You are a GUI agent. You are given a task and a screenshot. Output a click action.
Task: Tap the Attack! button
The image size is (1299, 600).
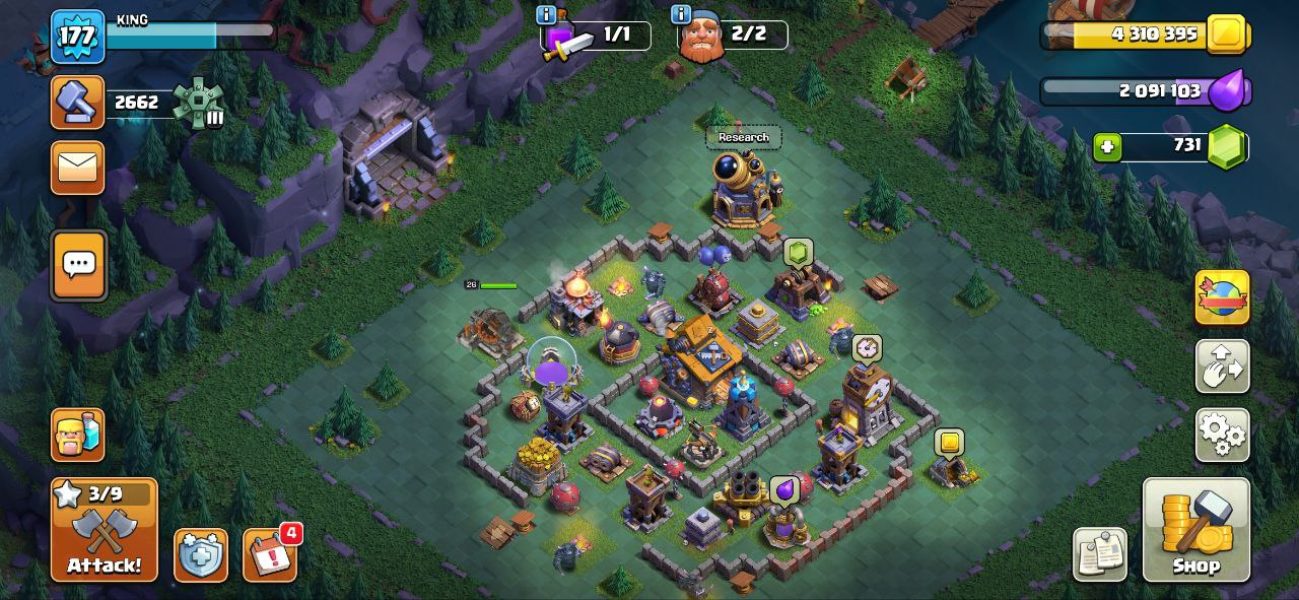click(x=104, y=529)
